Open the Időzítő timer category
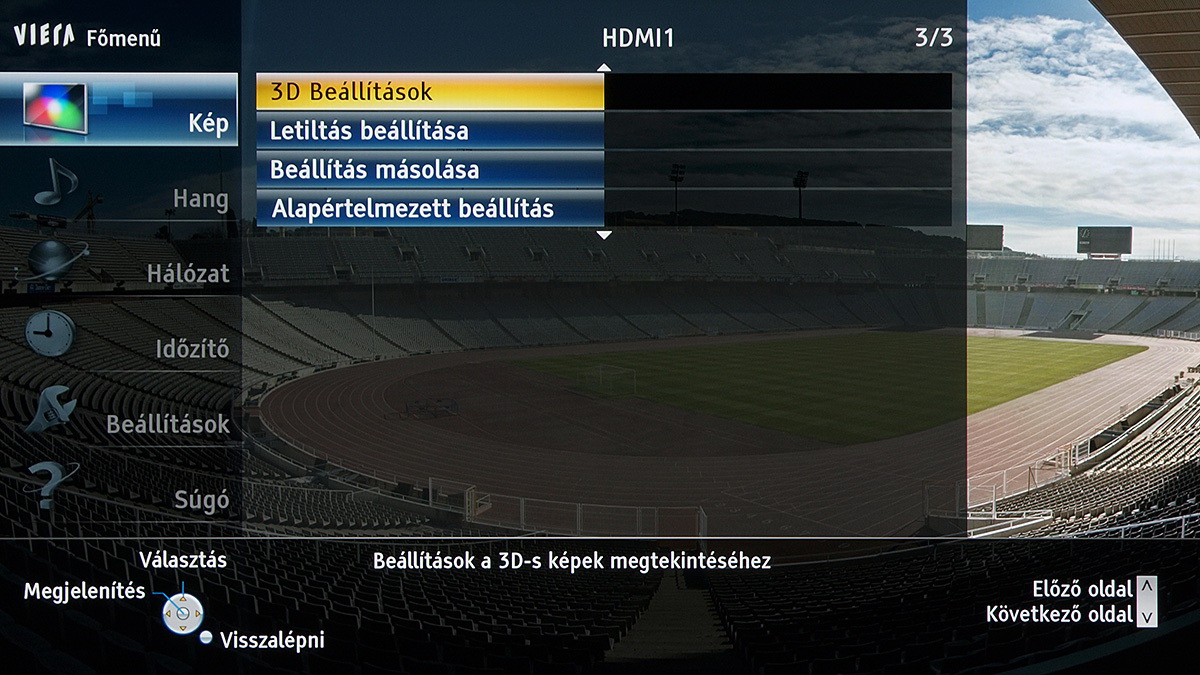Screen dimensions: 1200x675 pyautogui.click(x=120, y=340)
